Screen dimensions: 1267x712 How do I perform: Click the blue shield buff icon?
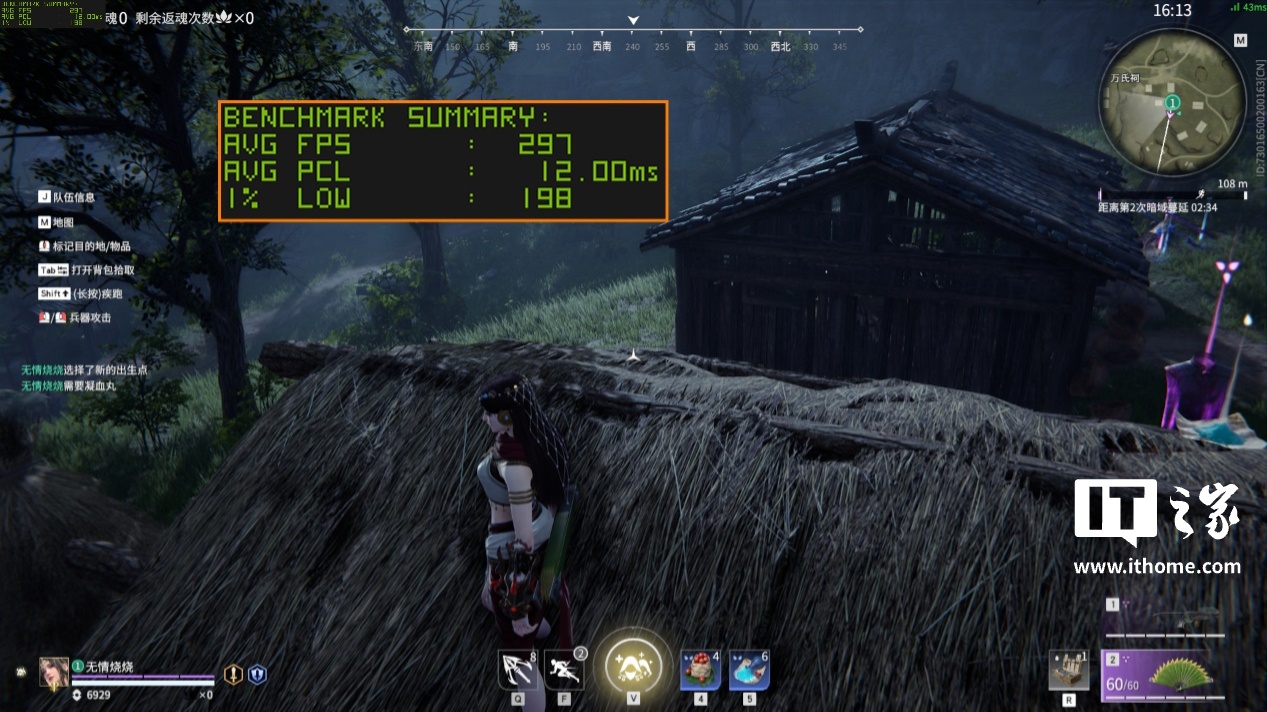click(257, 675)
